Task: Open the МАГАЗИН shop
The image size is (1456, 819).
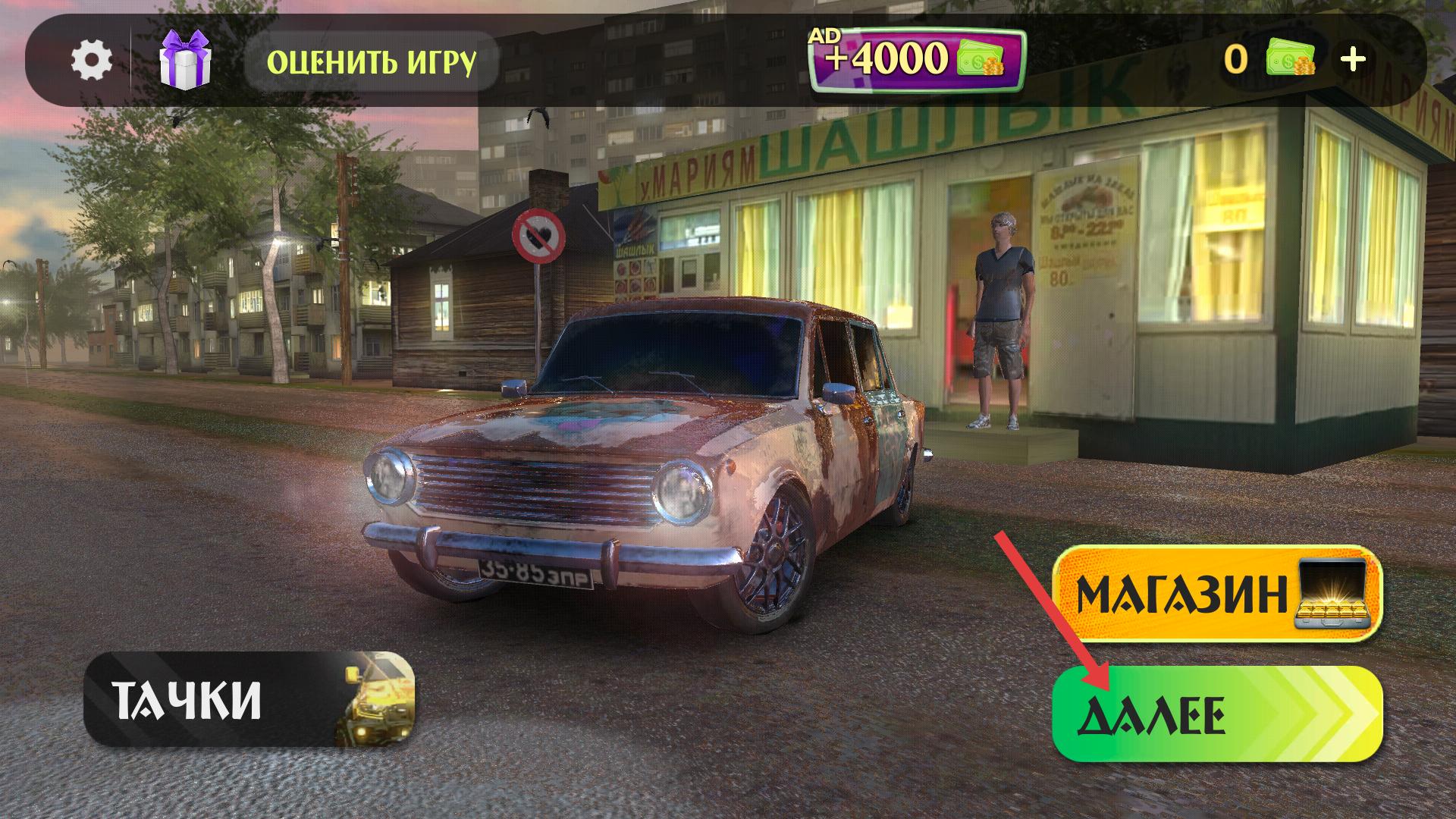Action: (x=1217, y=593)
